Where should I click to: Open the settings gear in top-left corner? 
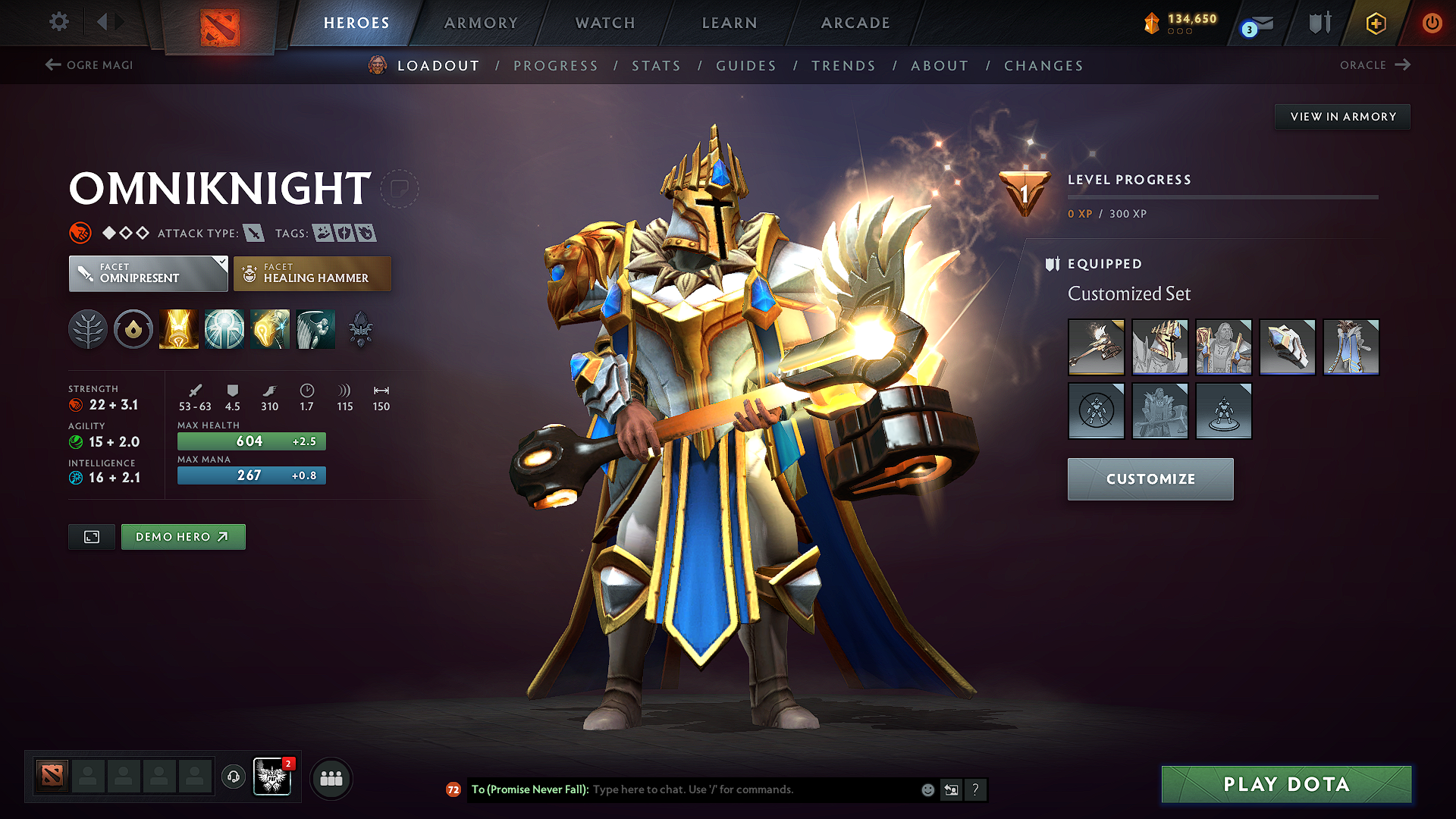click(x=58, y=22)
